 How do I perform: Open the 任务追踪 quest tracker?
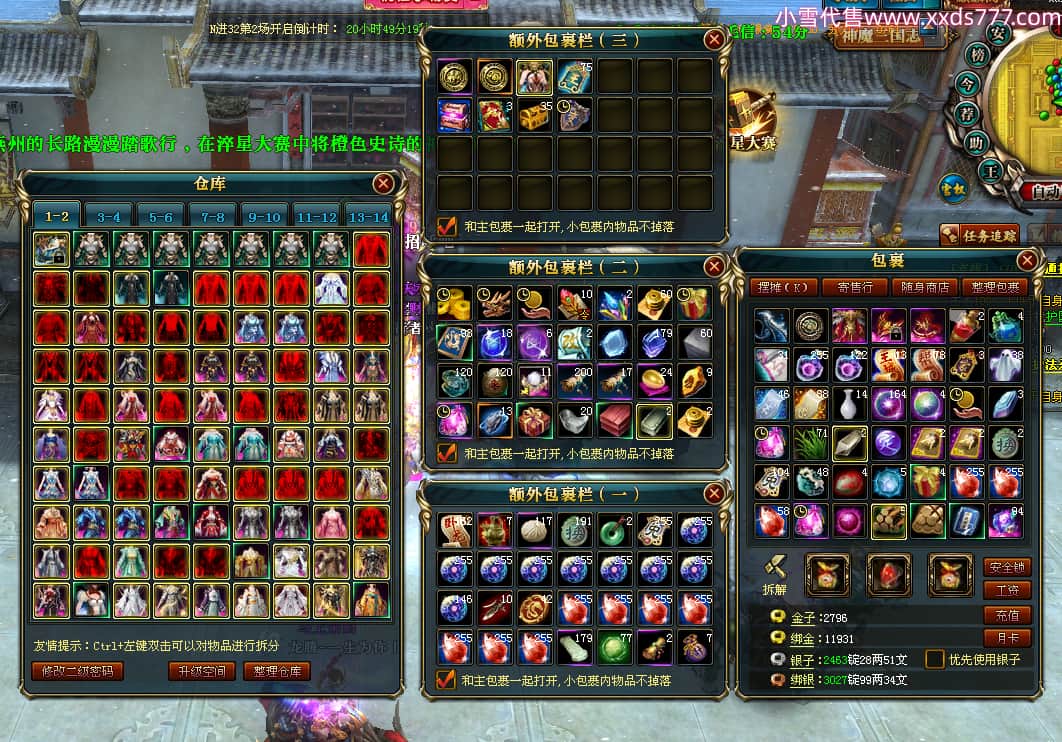[979, 236]
